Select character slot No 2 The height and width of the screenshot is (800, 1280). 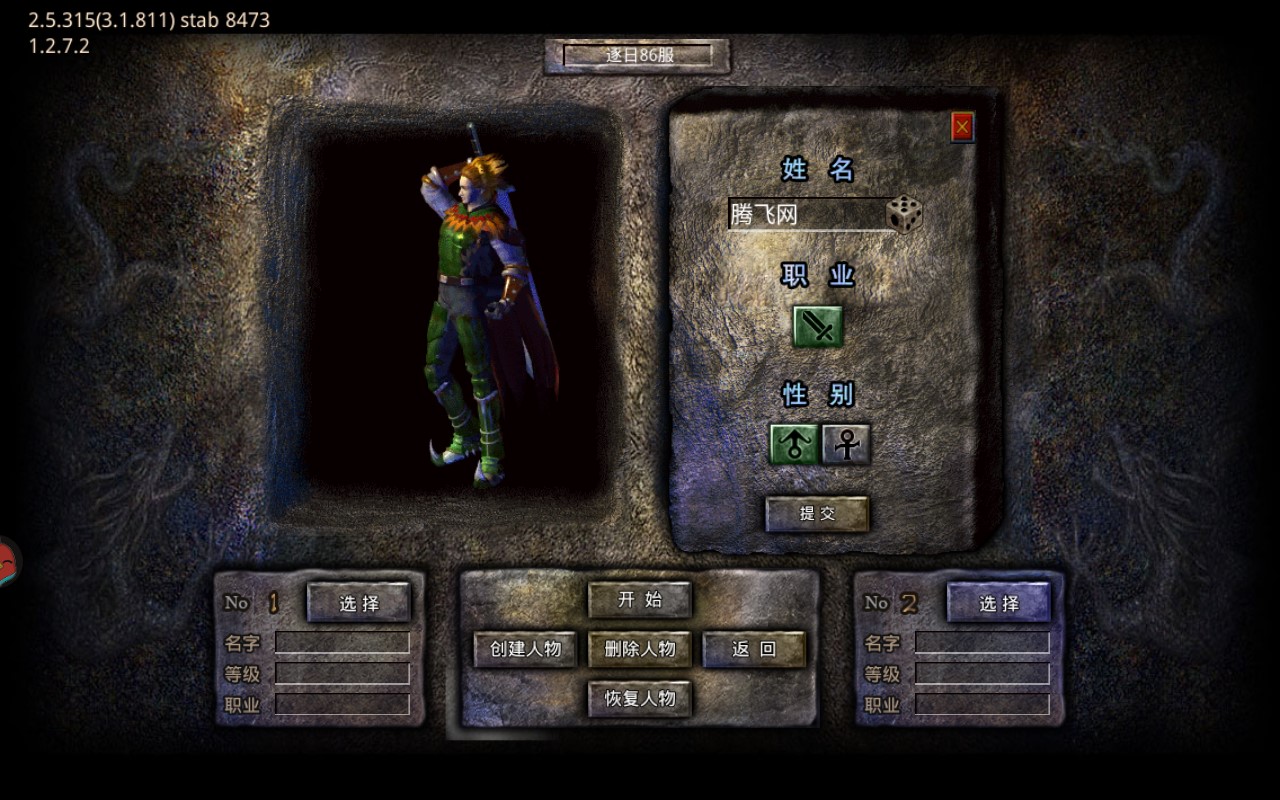pyautogui.click(x=999, y=603)
